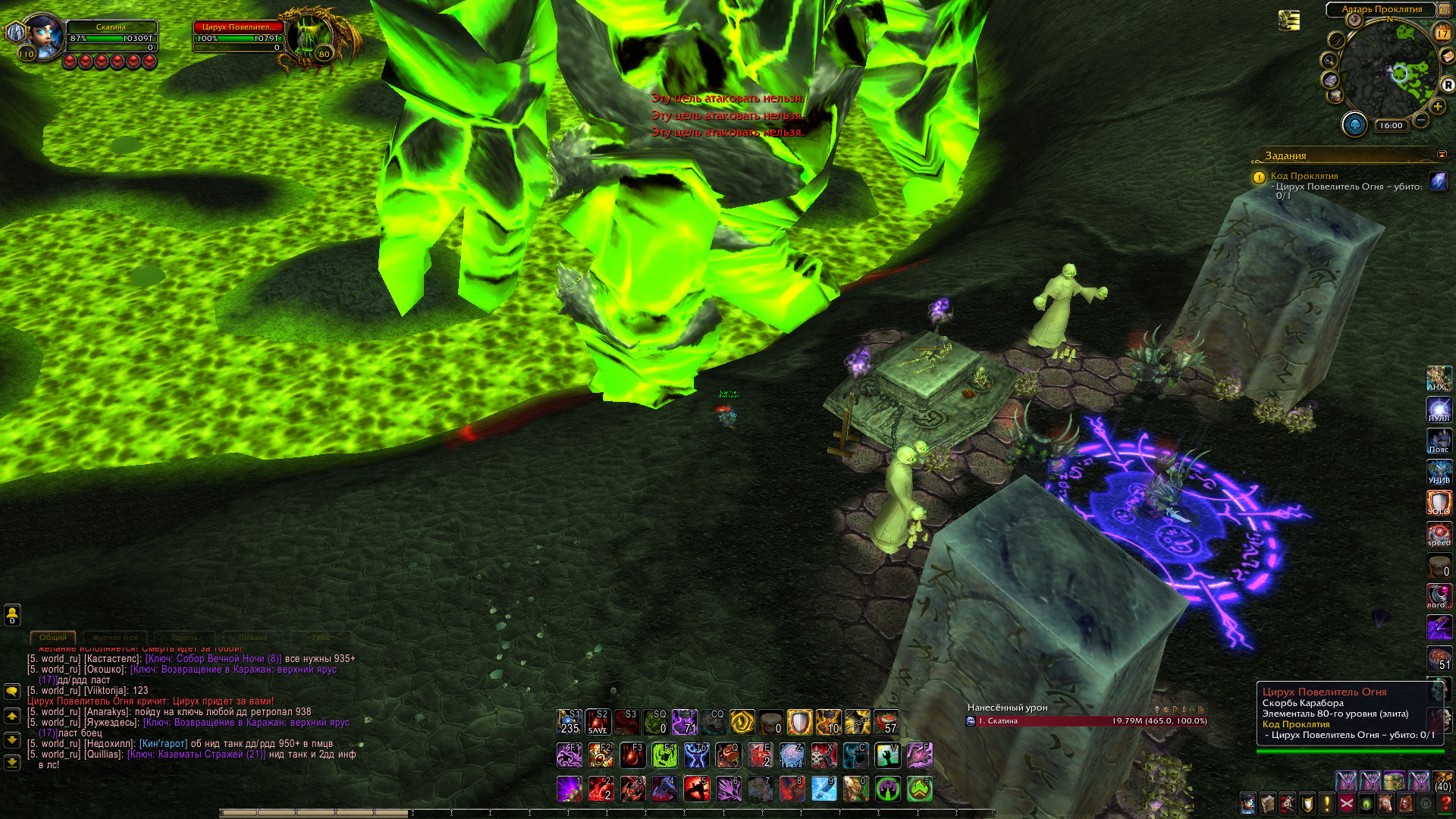Activate the green F4 ability
The image size is (1456, 819).
coord(664,755)
